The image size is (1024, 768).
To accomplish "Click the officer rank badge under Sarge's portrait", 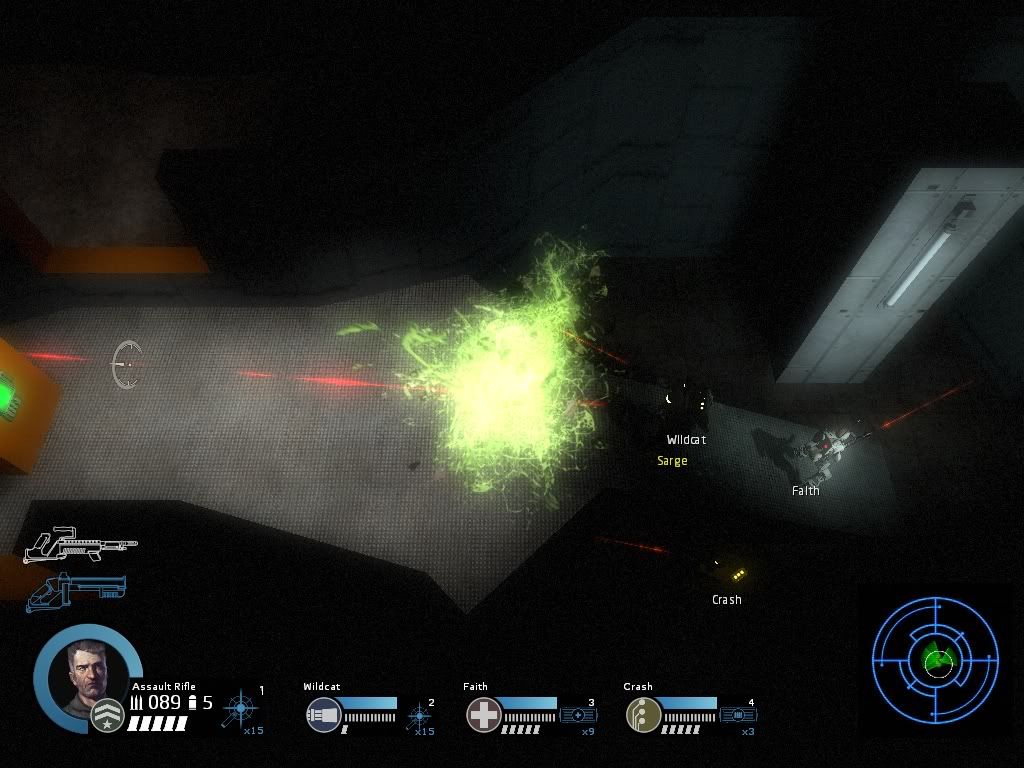I will (x=106, y=715).
